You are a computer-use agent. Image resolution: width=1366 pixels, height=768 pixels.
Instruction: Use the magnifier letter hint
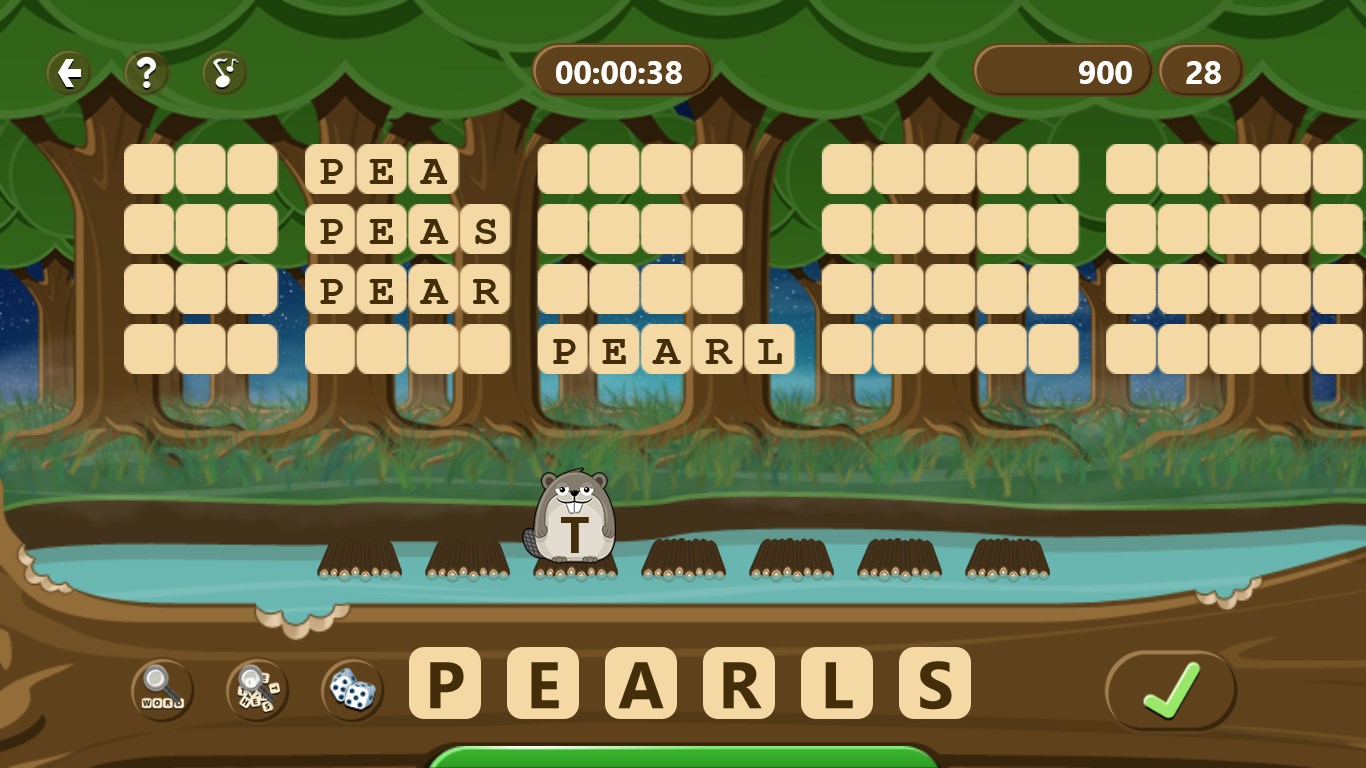257,689
